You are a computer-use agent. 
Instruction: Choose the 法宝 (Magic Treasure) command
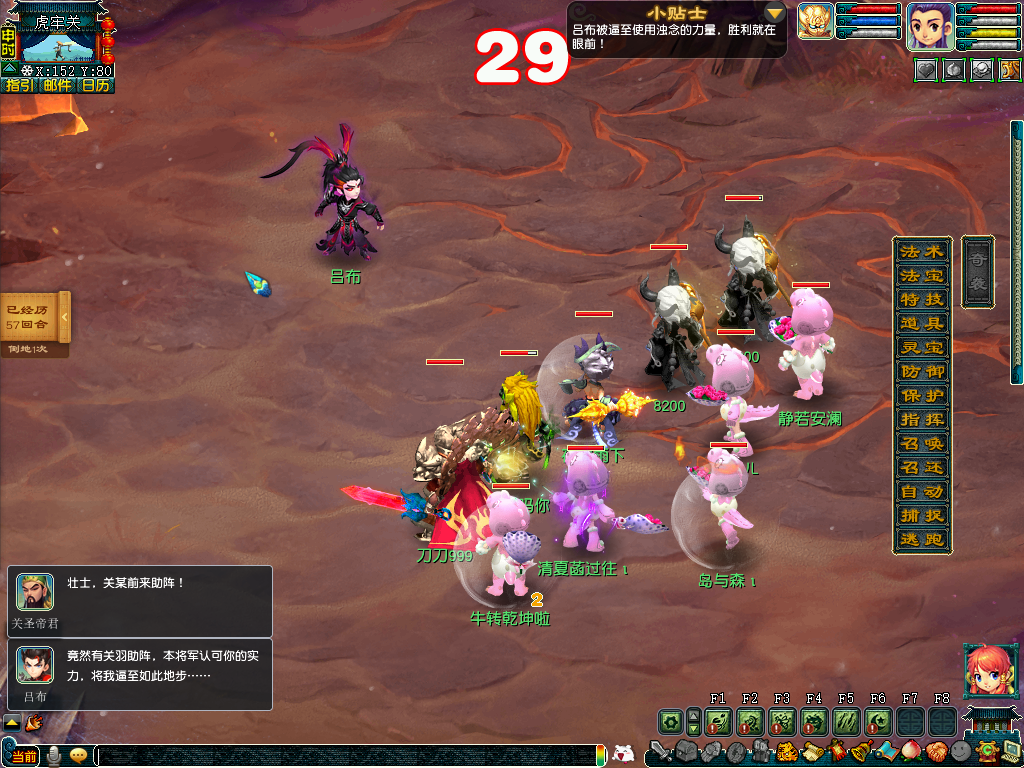[x=921, y=276]
